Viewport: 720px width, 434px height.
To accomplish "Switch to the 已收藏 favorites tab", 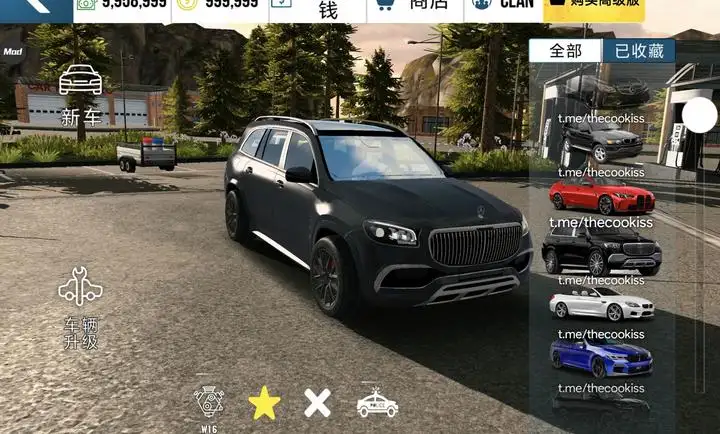I will click(x=638, y=51).
